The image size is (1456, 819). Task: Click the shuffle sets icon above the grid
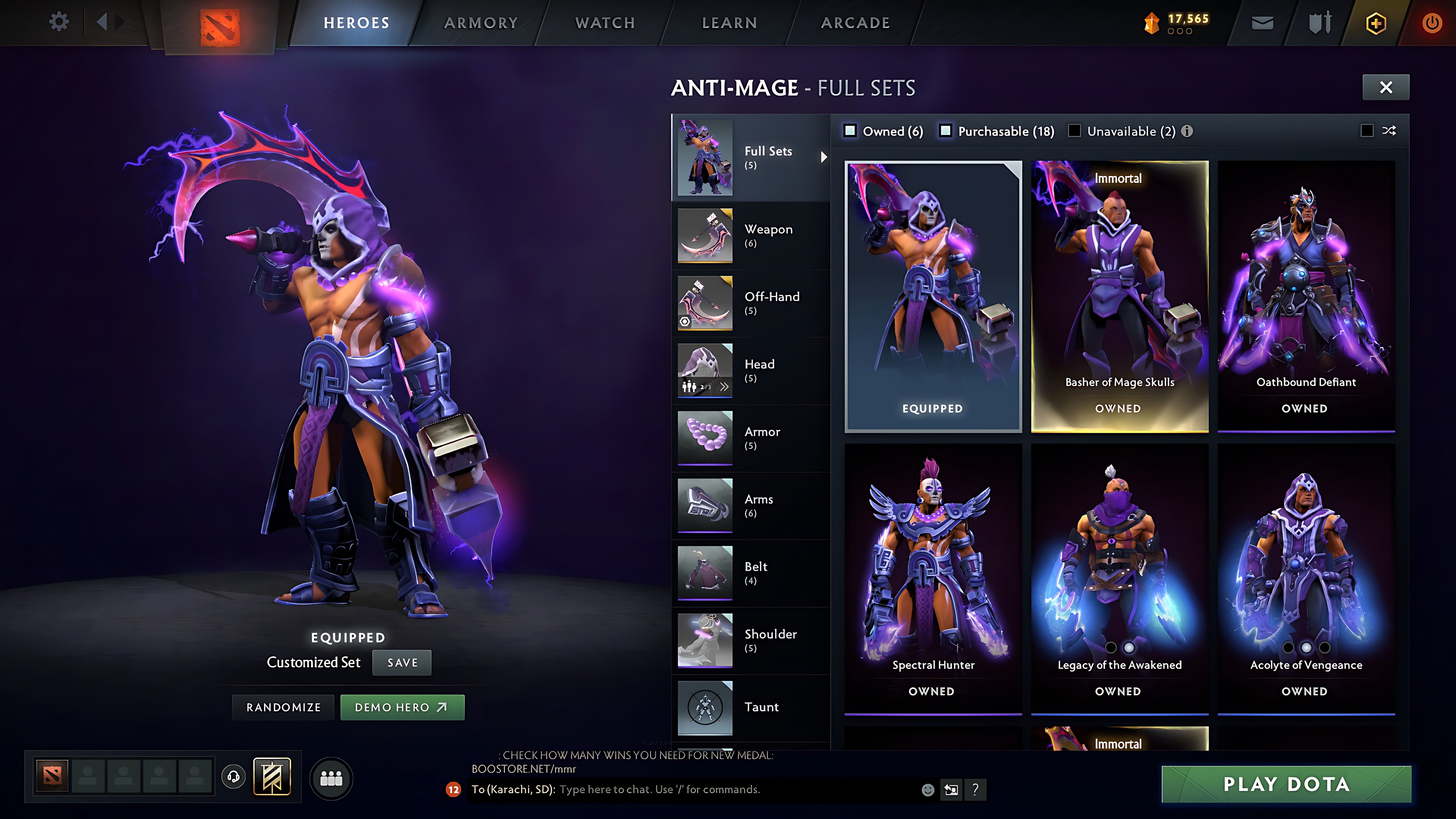[1389, 131]
